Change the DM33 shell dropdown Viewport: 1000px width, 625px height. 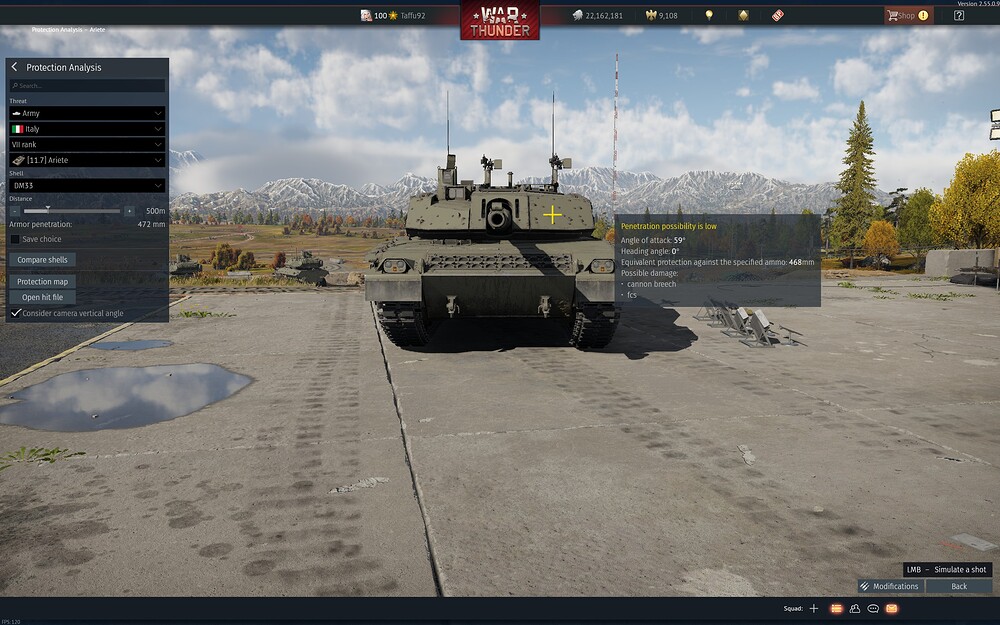coord(87,185)
